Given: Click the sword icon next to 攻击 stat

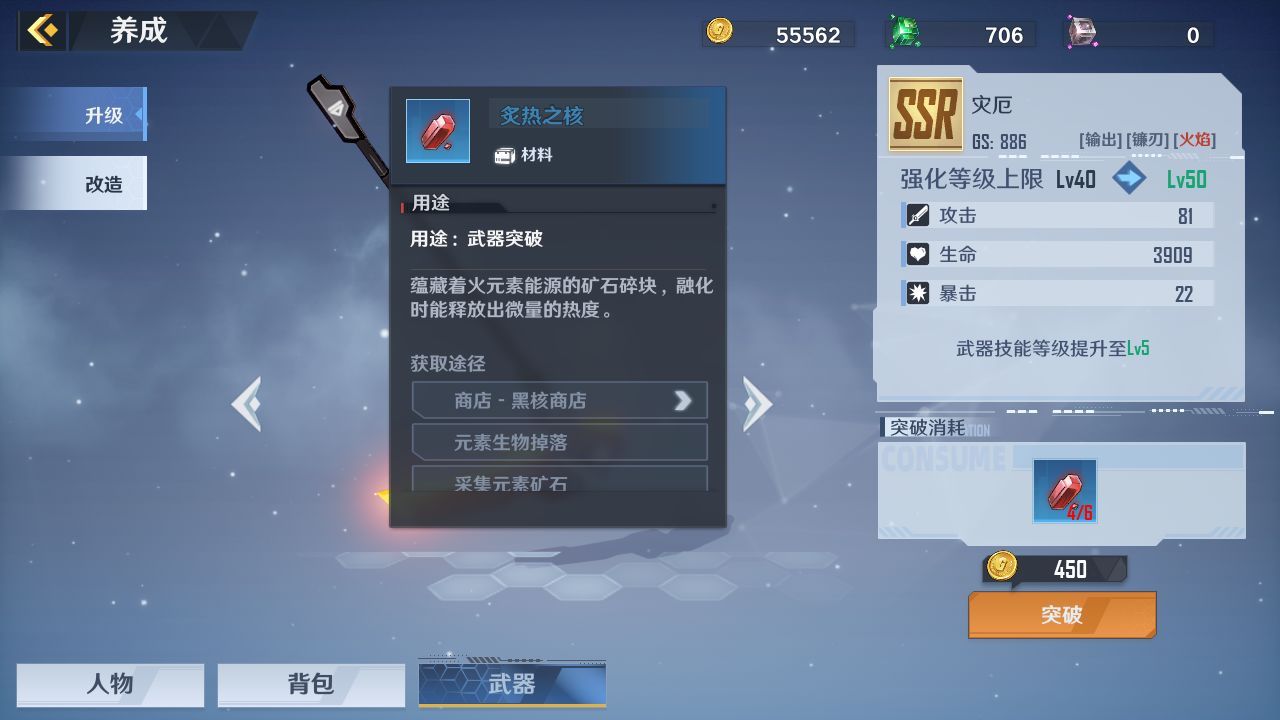Looking at the screenshot, I should pos(917,214).
